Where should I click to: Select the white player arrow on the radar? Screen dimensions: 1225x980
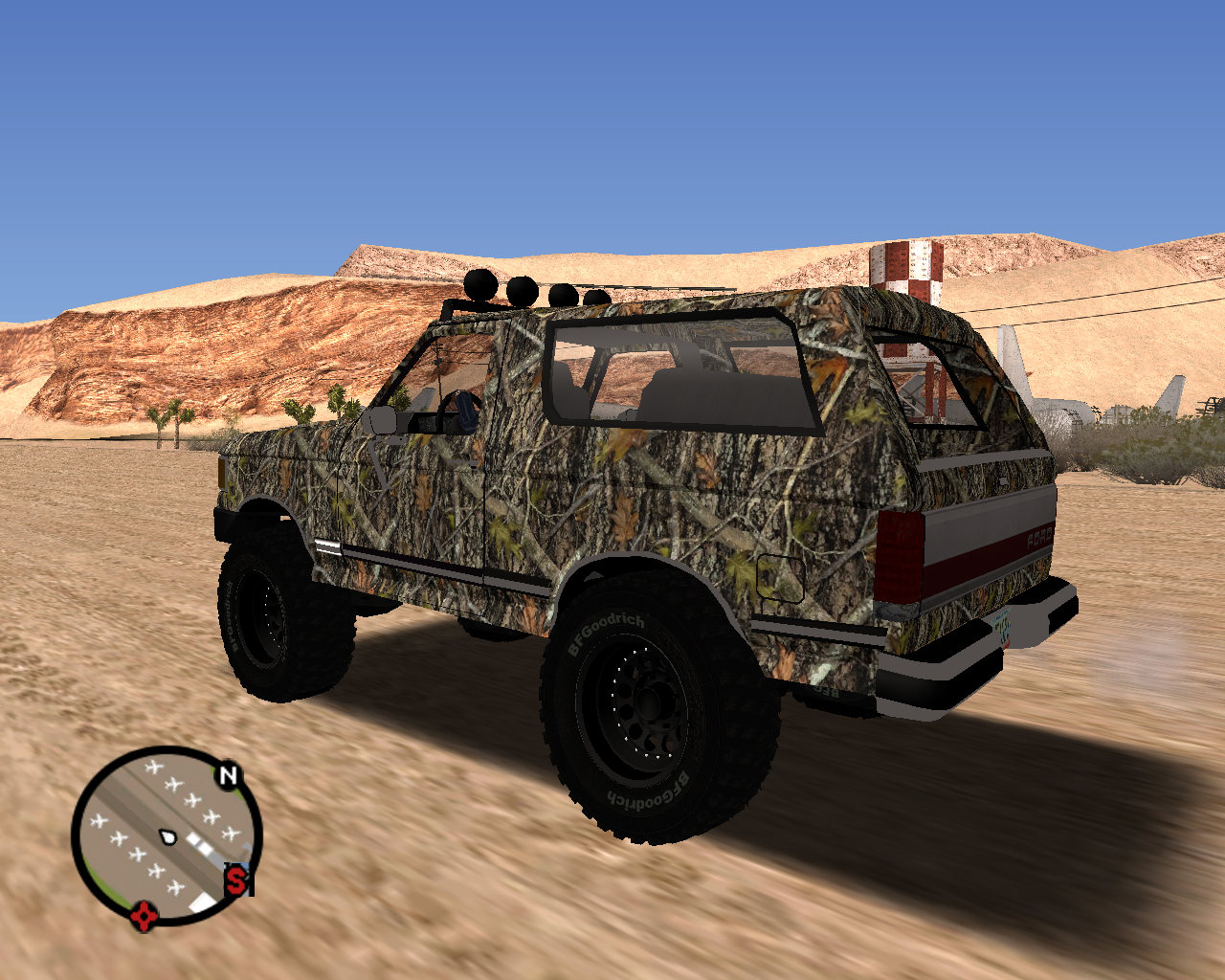click(x=167, y=836)
